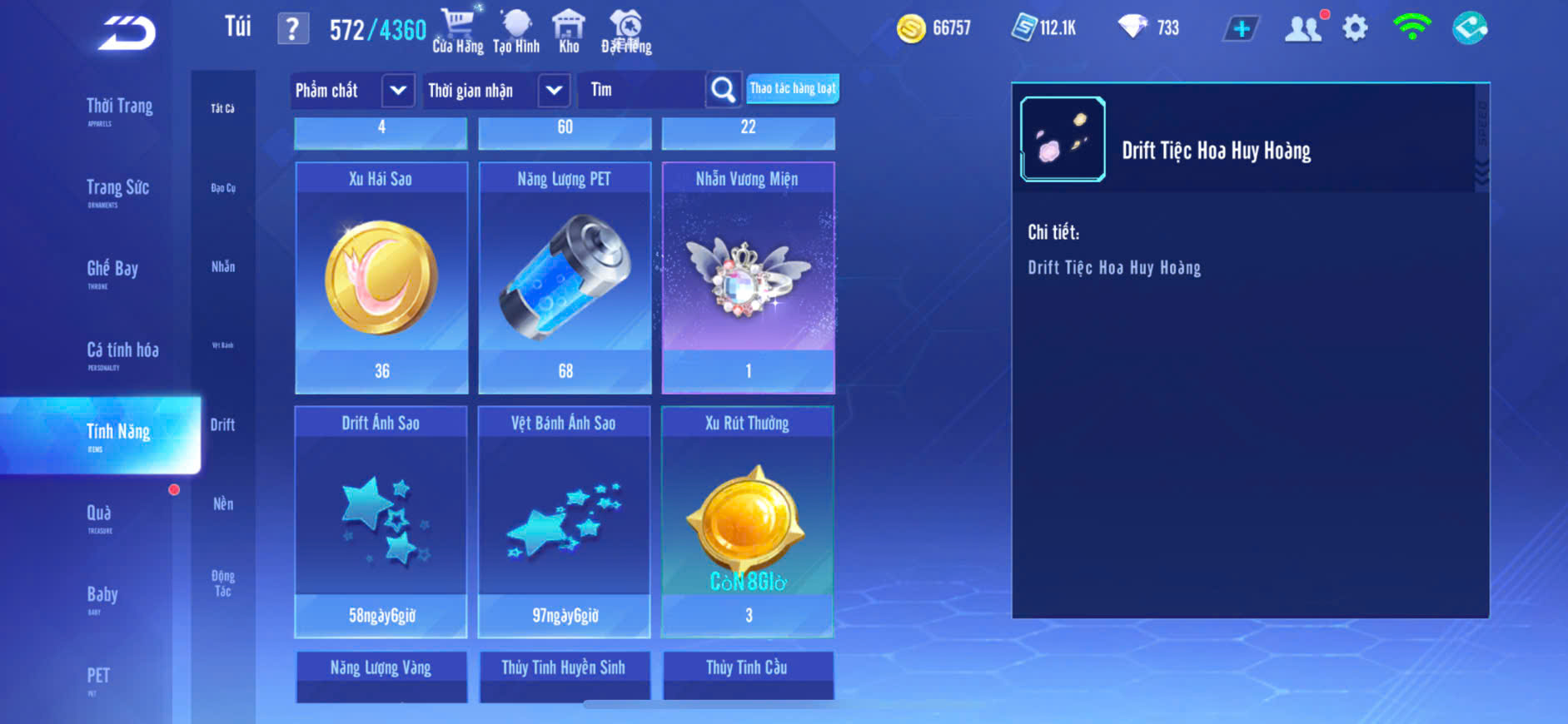Image resolution: width=1568 pixels, height=724 pixels.
Task: Switch to the Trang Sức category
Action: point(117,189)
